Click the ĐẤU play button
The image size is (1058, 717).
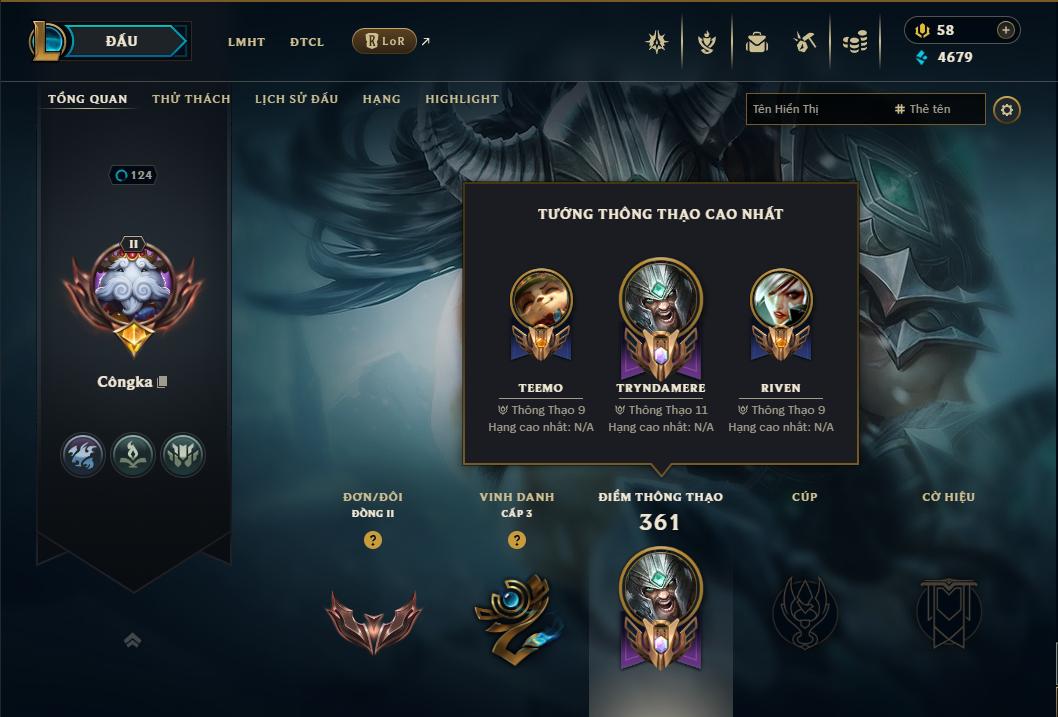tap(120, 41)
